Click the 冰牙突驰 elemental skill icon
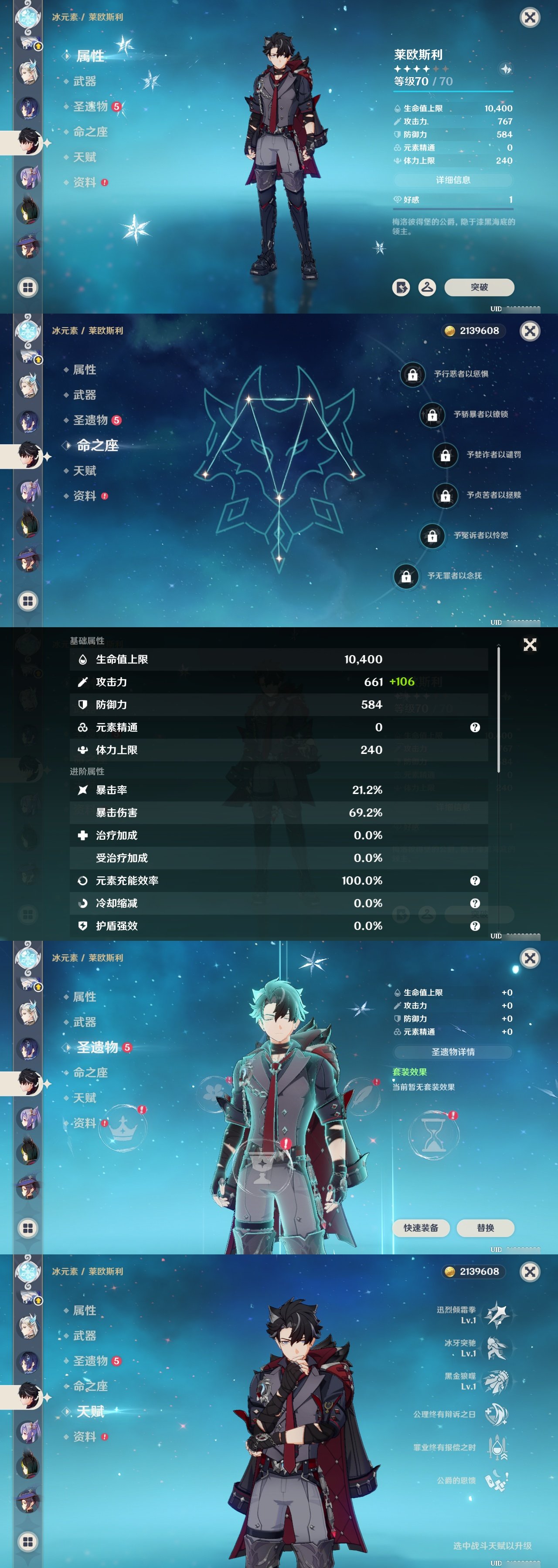This screenshot has height=1568, width=558. point(497,1348)
